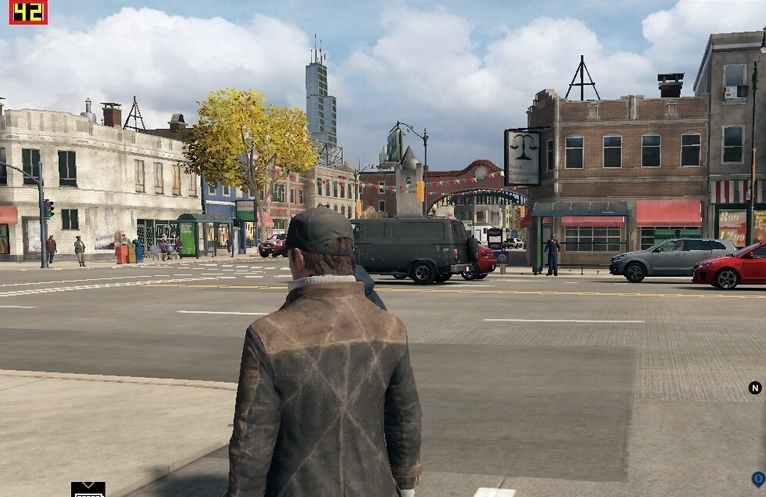Image resolution: width=766 pixels, height=497 pixels.
Task: Select the blue dollar-sign map marker
Action: pyautogui.click(x=758, y=479)
